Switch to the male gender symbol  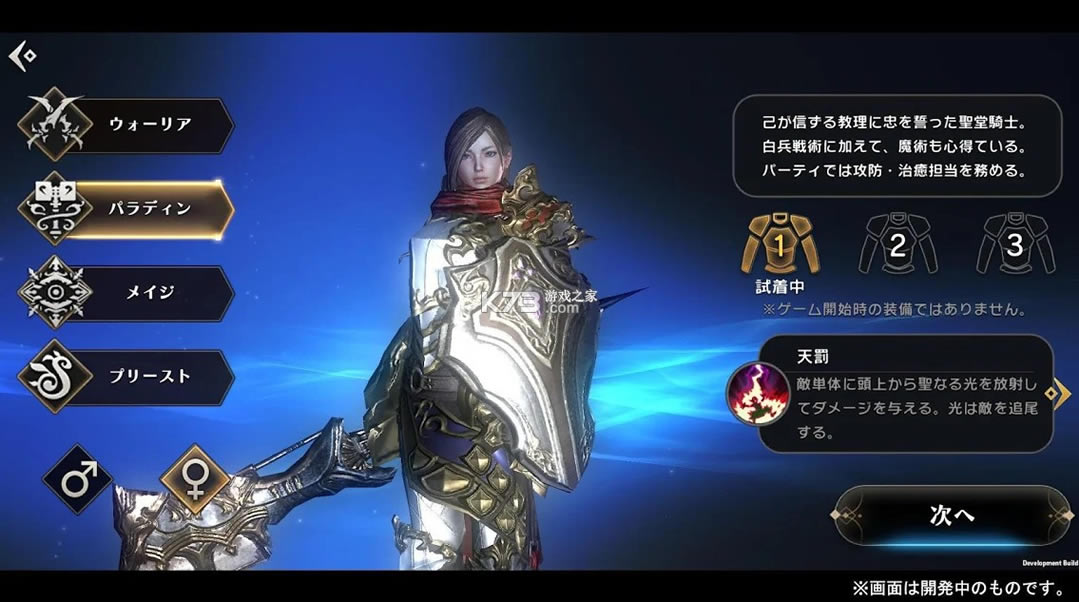78,480
